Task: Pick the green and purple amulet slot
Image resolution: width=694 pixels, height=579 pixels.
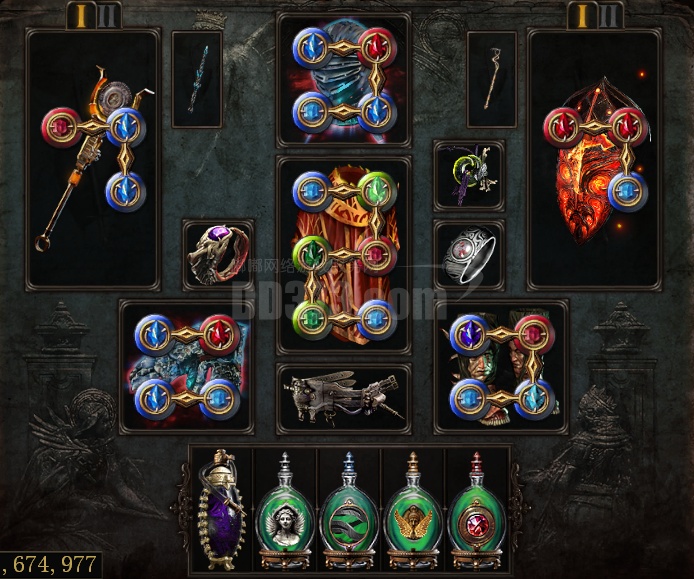Action: coord(469,175)
